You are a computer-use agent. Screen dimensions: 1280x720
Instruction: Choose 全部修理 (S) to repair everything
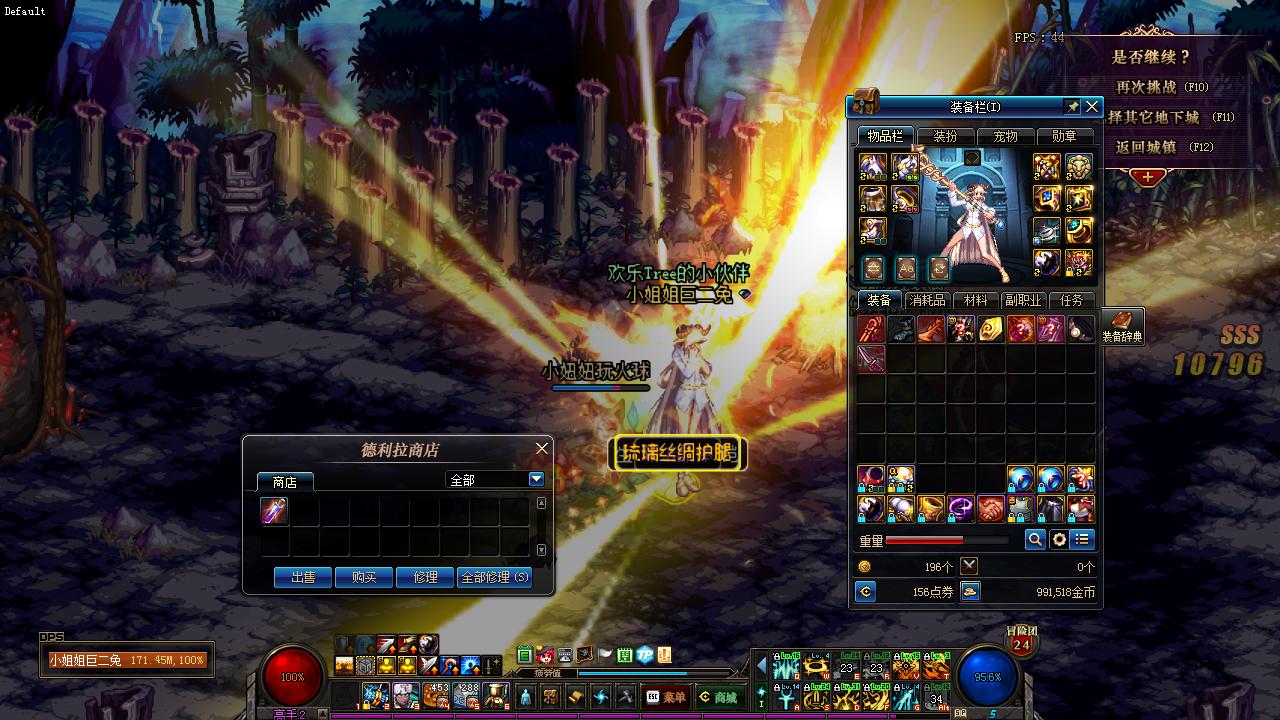click(494, 577)
